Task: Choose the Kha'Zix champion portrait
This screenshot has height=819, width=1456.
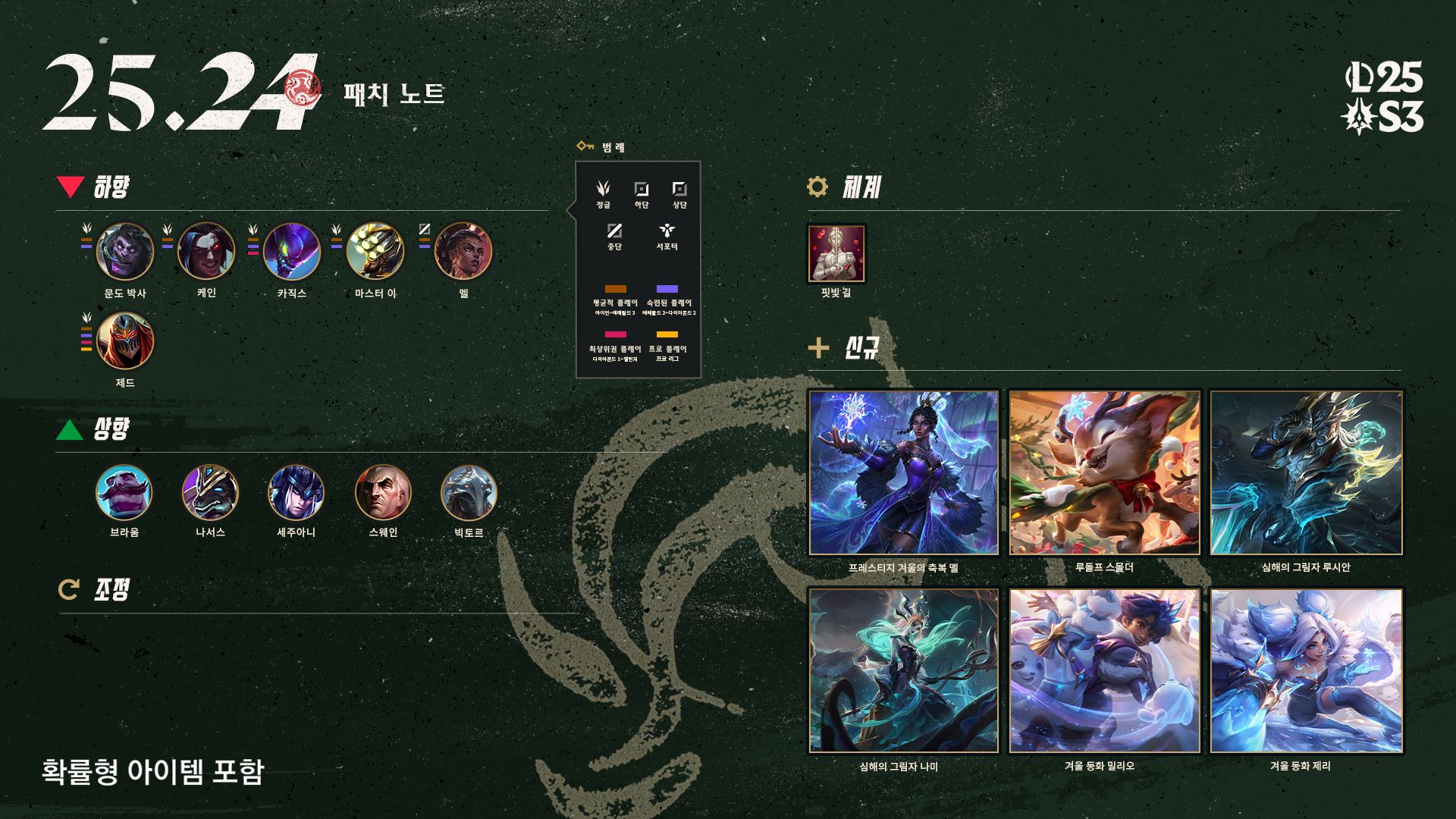Action: pyautogui.click(x=292, y=252)
